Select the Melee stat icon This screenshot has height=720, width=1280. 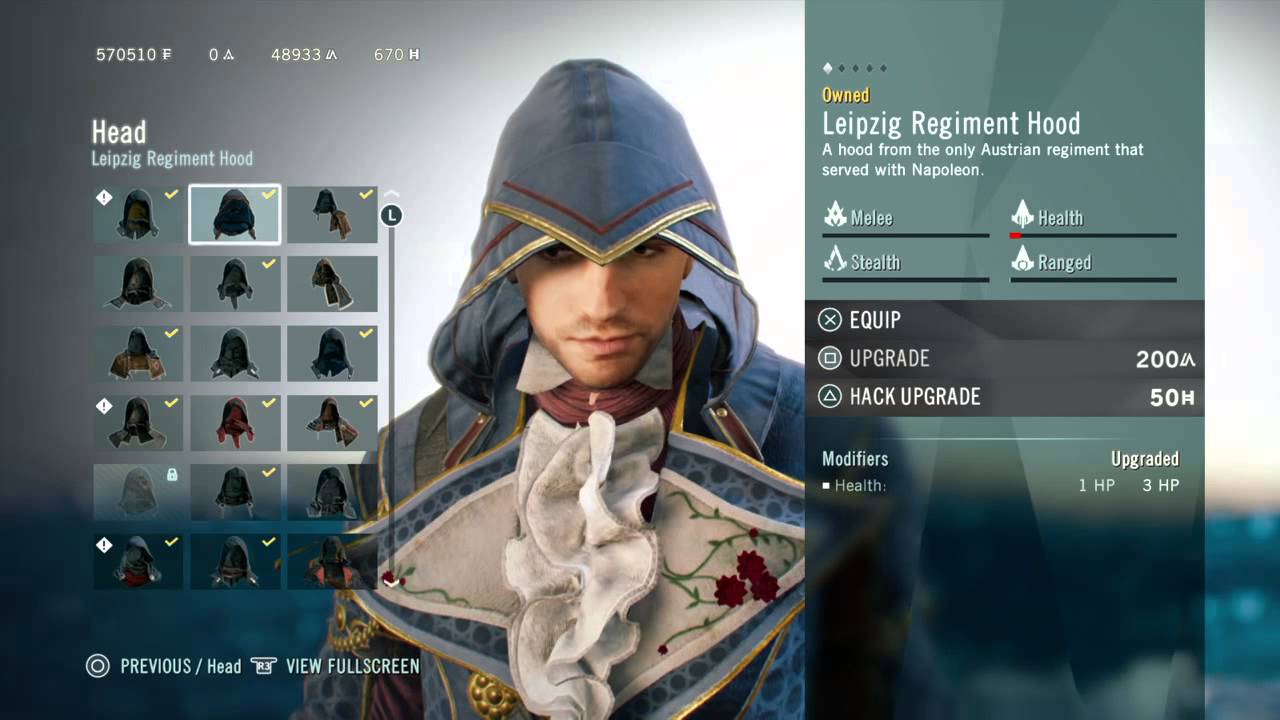click(838, 216)
